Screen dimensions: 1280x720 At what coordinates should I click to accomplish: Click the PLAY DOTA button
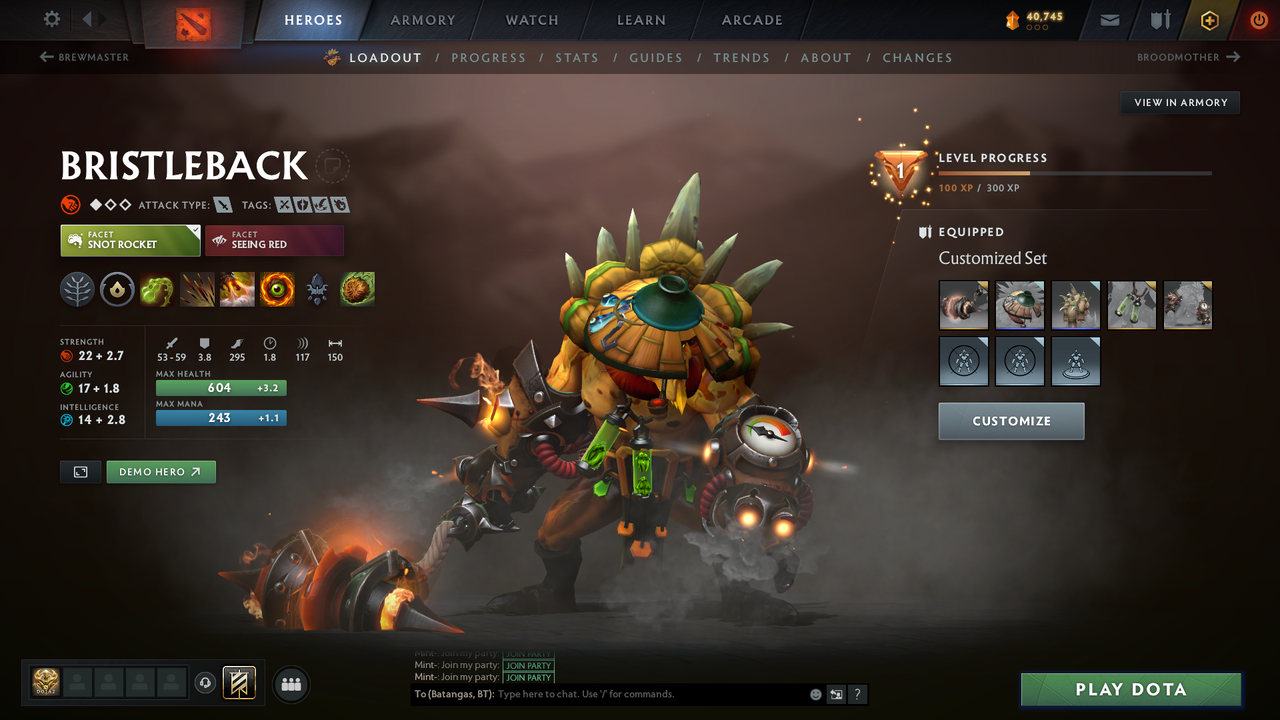point(1130,689)
